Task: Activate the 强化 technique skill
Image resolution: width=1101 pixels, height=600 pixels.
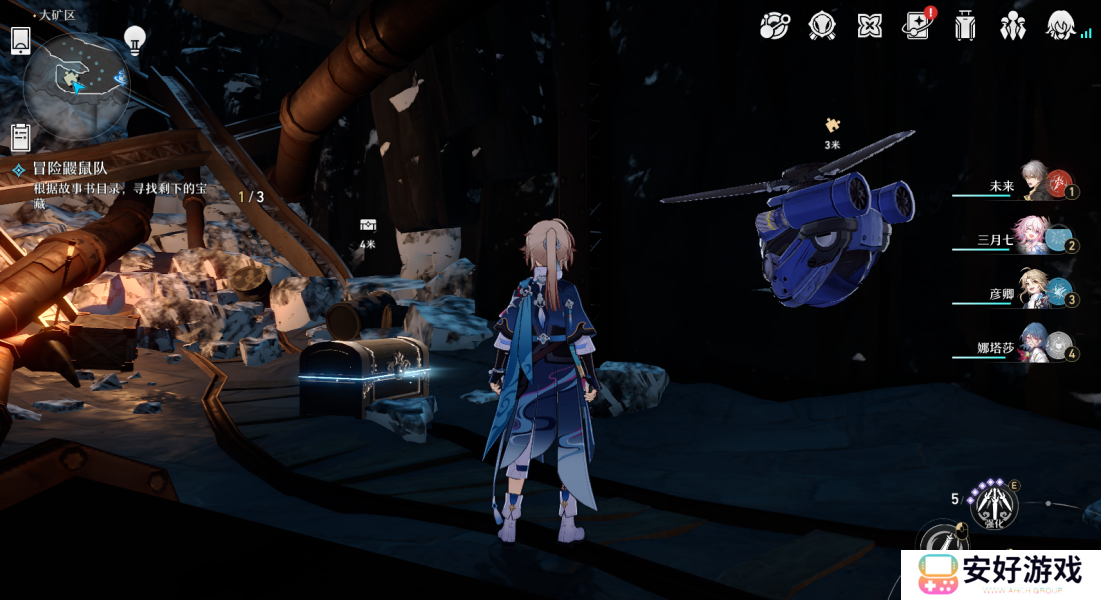Action: [994, 504]
